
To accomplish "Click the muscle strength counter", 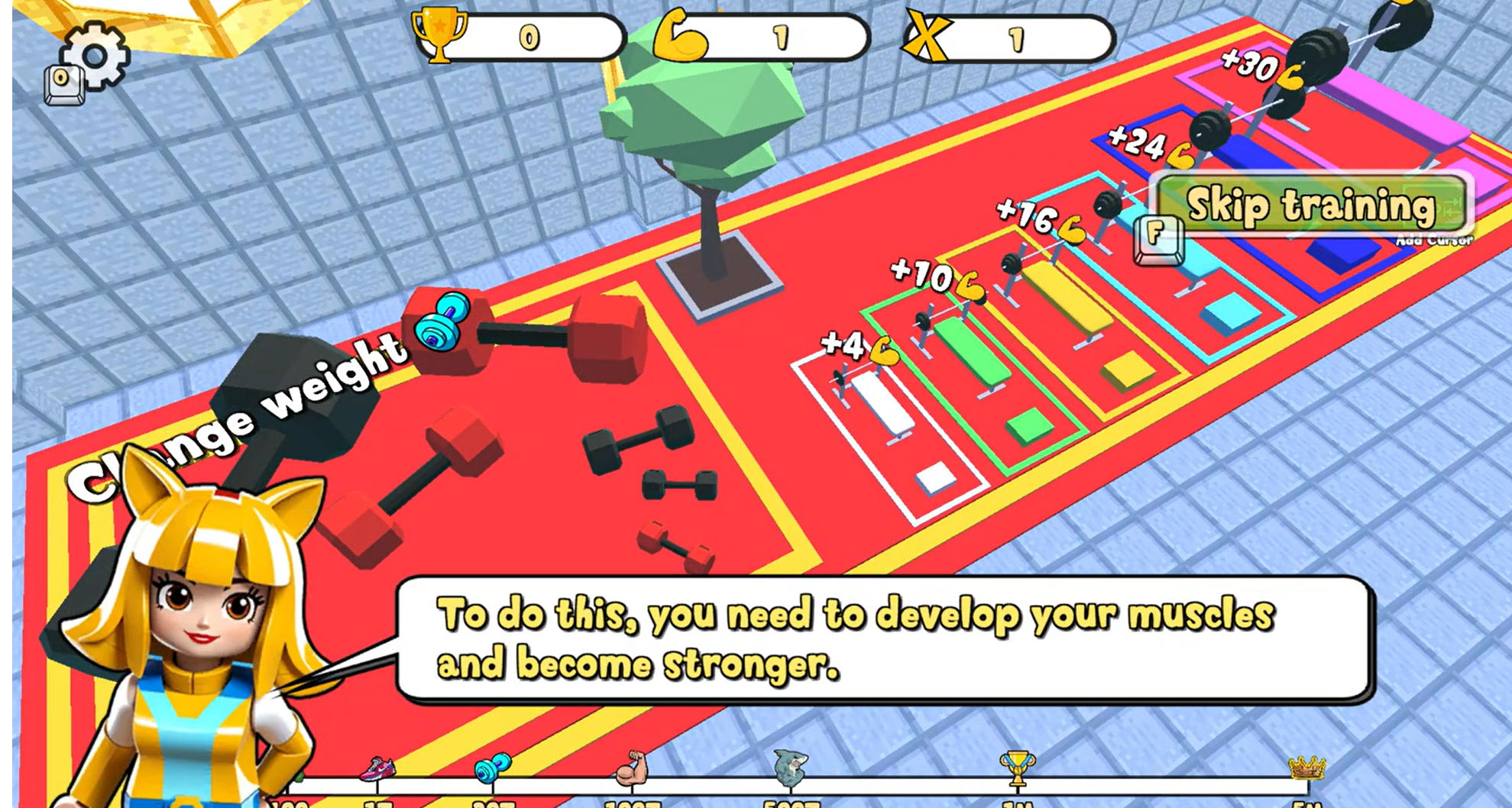I will pos(764,32).
